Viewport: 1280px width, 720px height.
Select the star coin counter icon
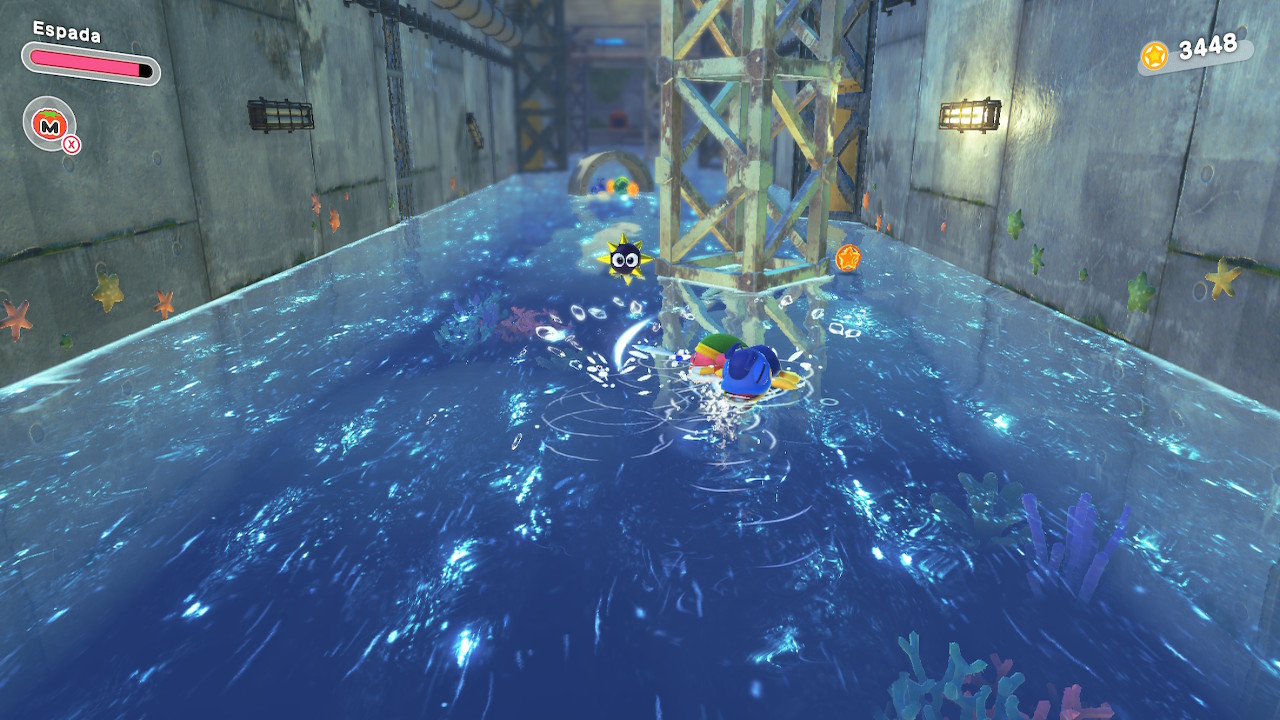(1155, 54)
